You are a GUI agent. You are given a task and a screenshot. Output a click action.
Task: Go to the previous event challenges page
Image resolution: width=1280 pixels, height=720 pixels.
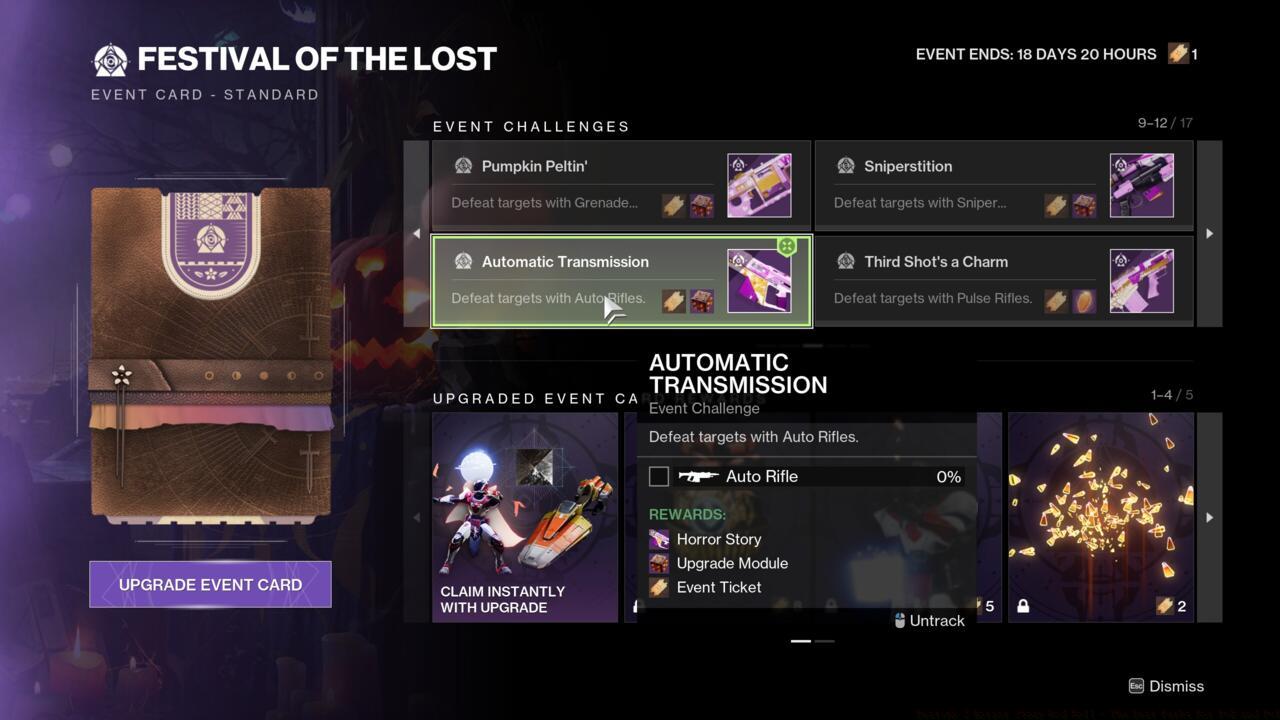[417, 233]
